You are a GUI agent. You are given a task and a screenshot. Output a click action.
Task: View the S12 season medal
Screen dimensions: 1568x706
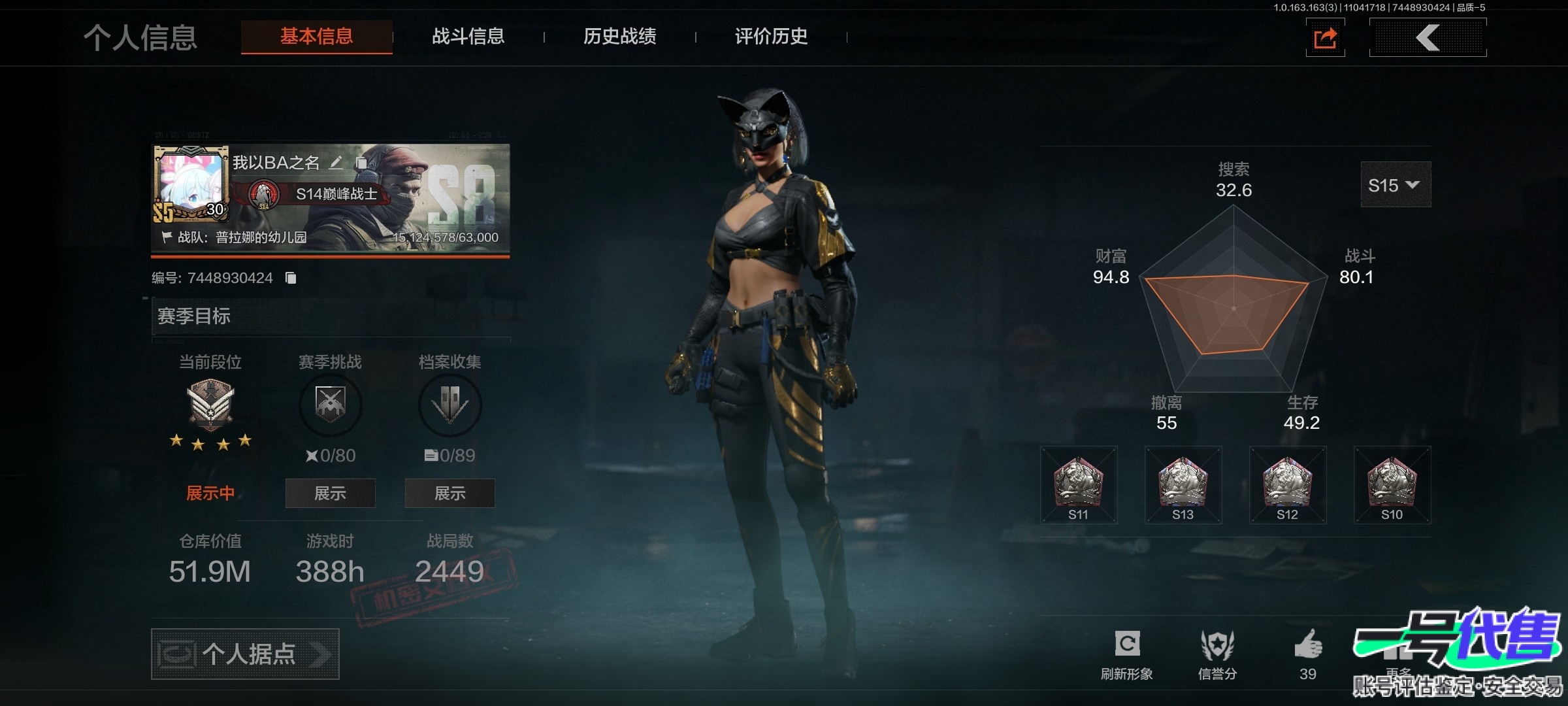point(1287,485)
